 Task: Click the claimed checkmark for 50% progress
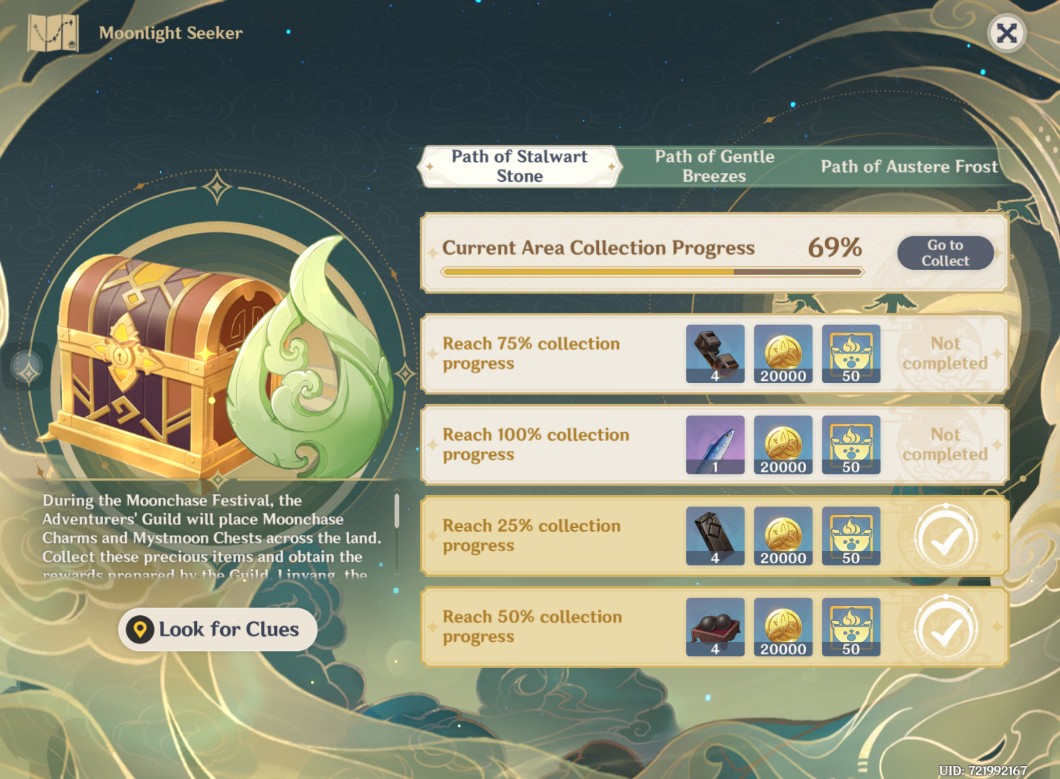(945, 628)
